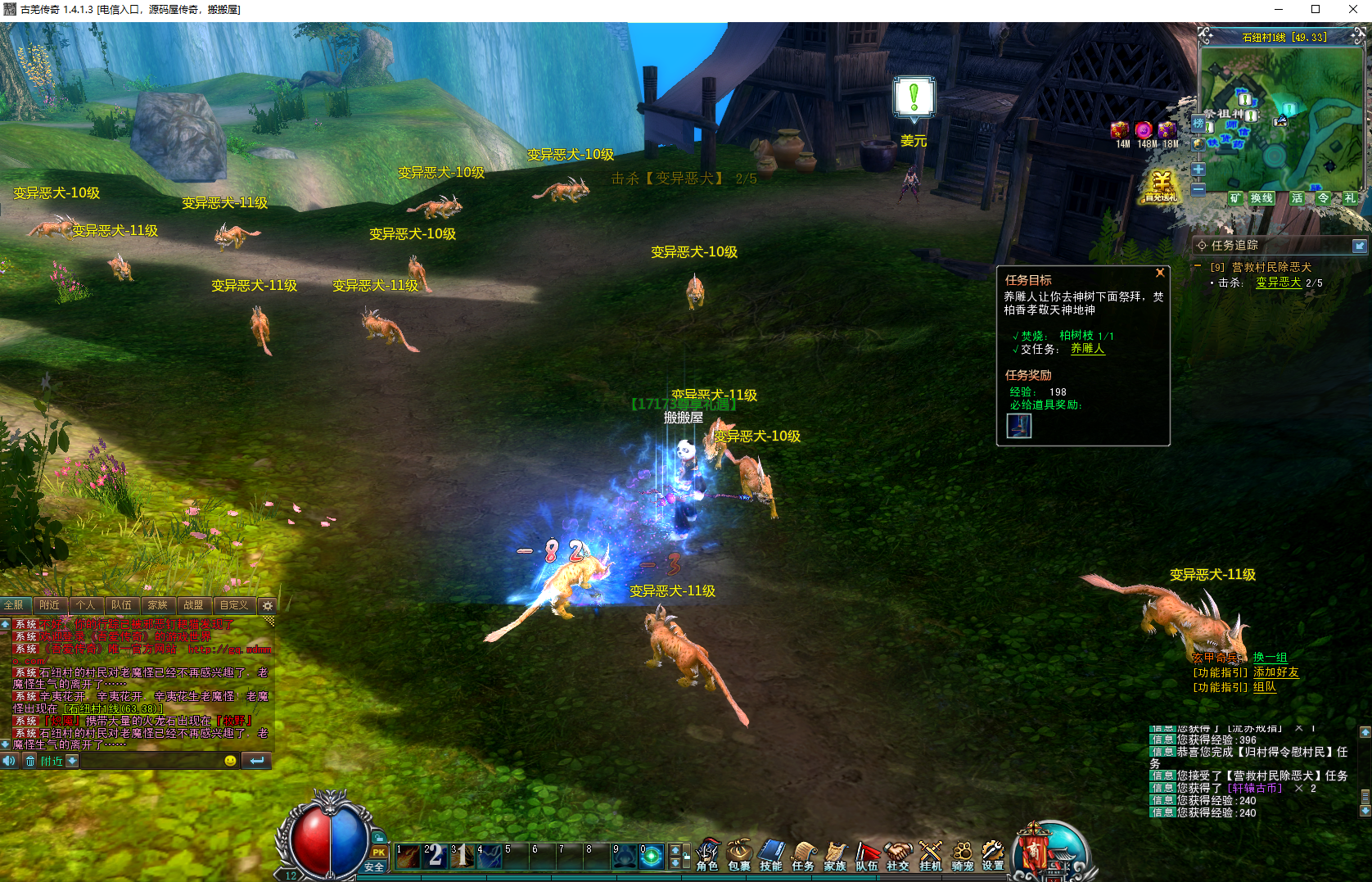Close the 任务目标 quest details popup

pyautogui.click(x=1160, y=273)
